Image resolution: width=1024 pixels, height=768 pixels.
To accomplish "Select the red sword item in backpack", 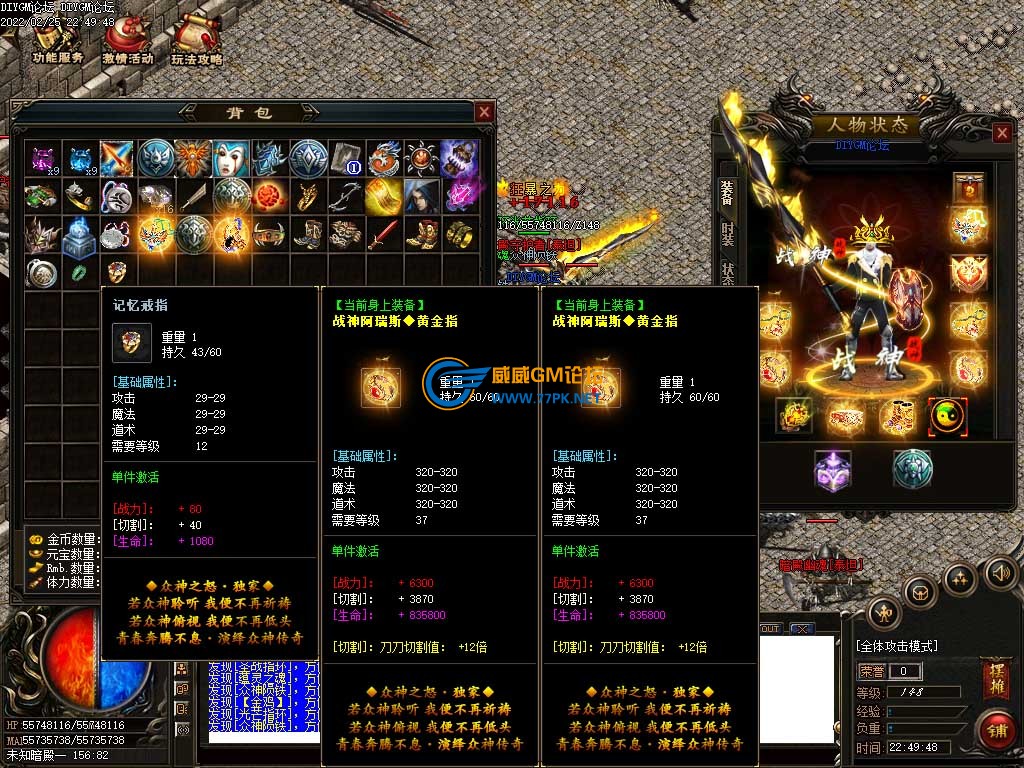I will (x=383, y=235).
